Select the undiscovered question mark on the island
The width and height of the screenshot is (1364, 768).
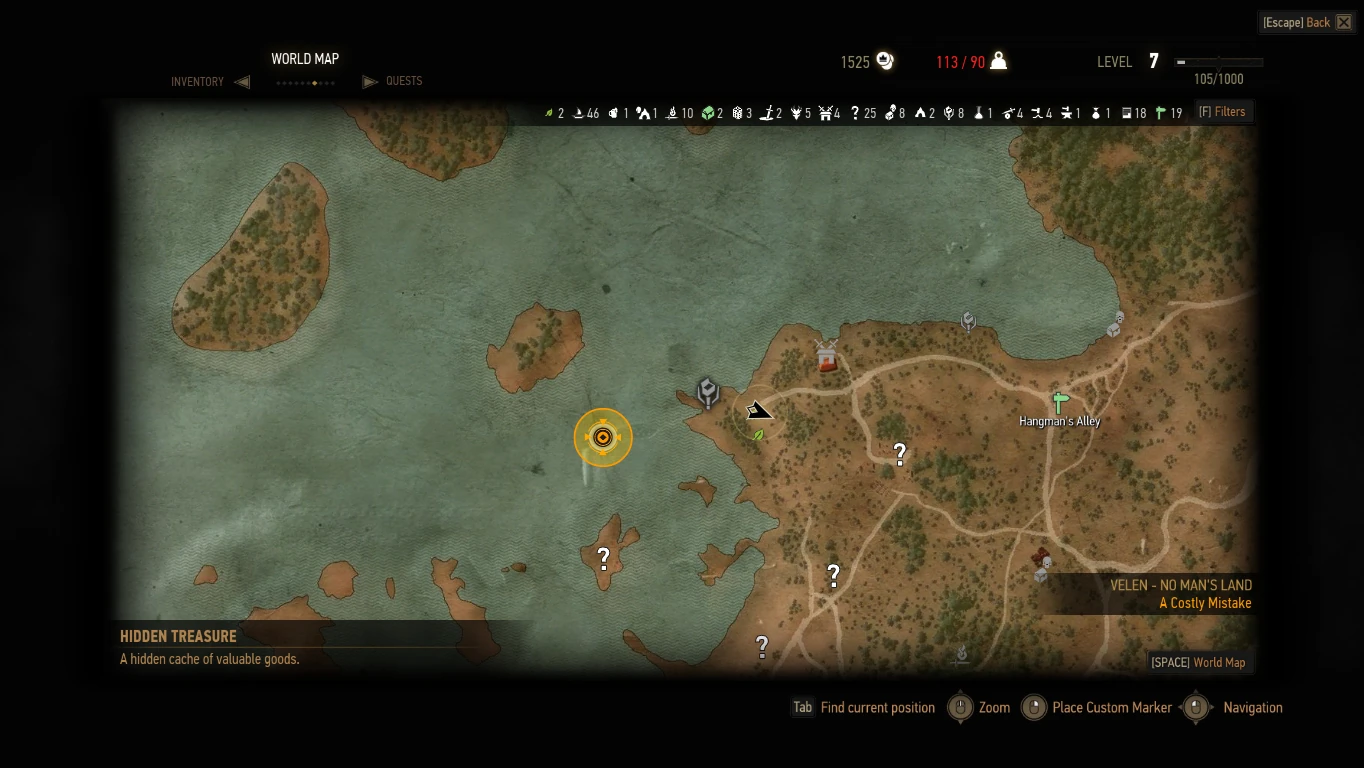(x=603, y=559)
